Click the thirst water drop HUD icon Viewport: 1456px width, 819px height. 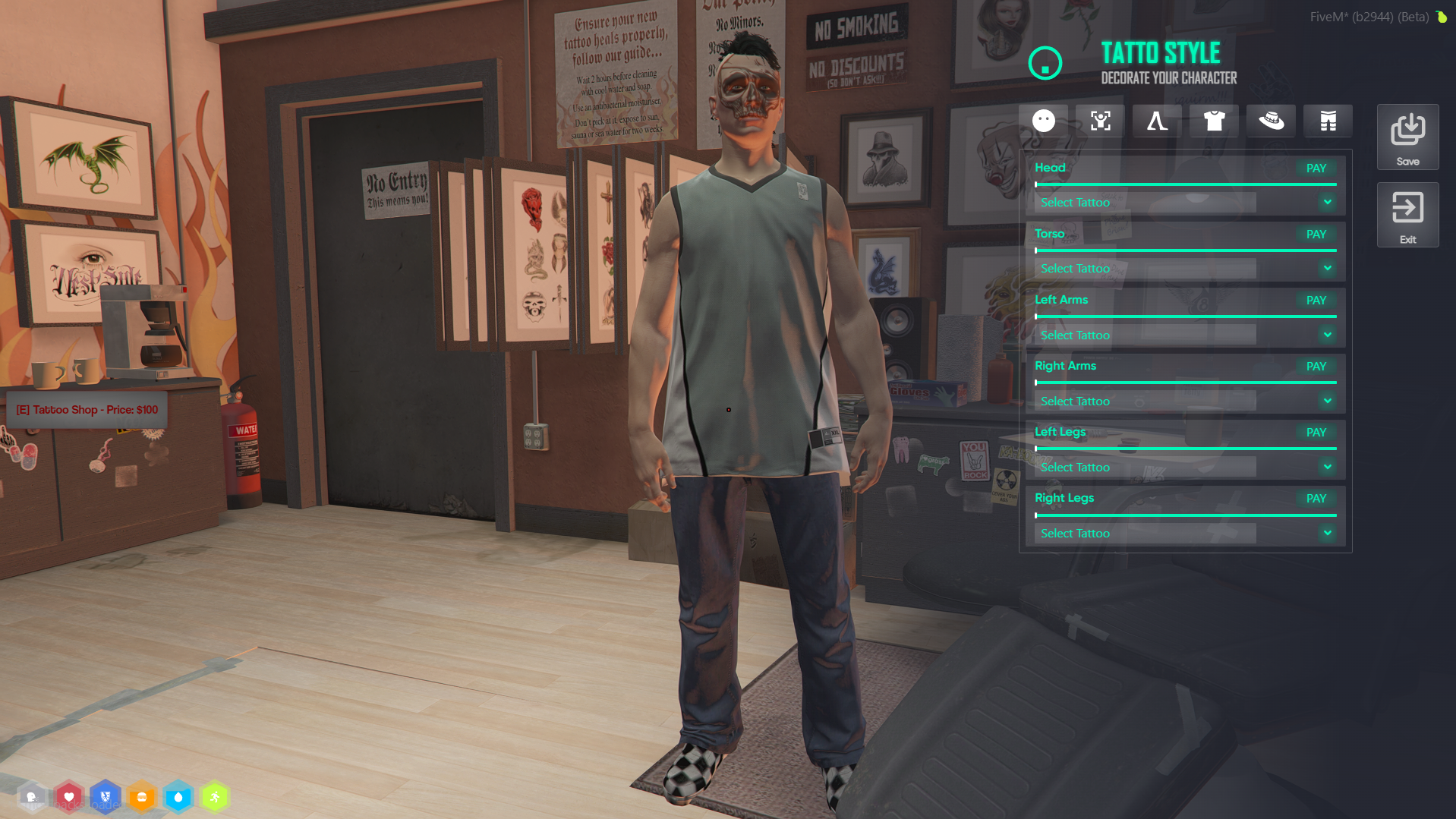click(x=178, y=797)
